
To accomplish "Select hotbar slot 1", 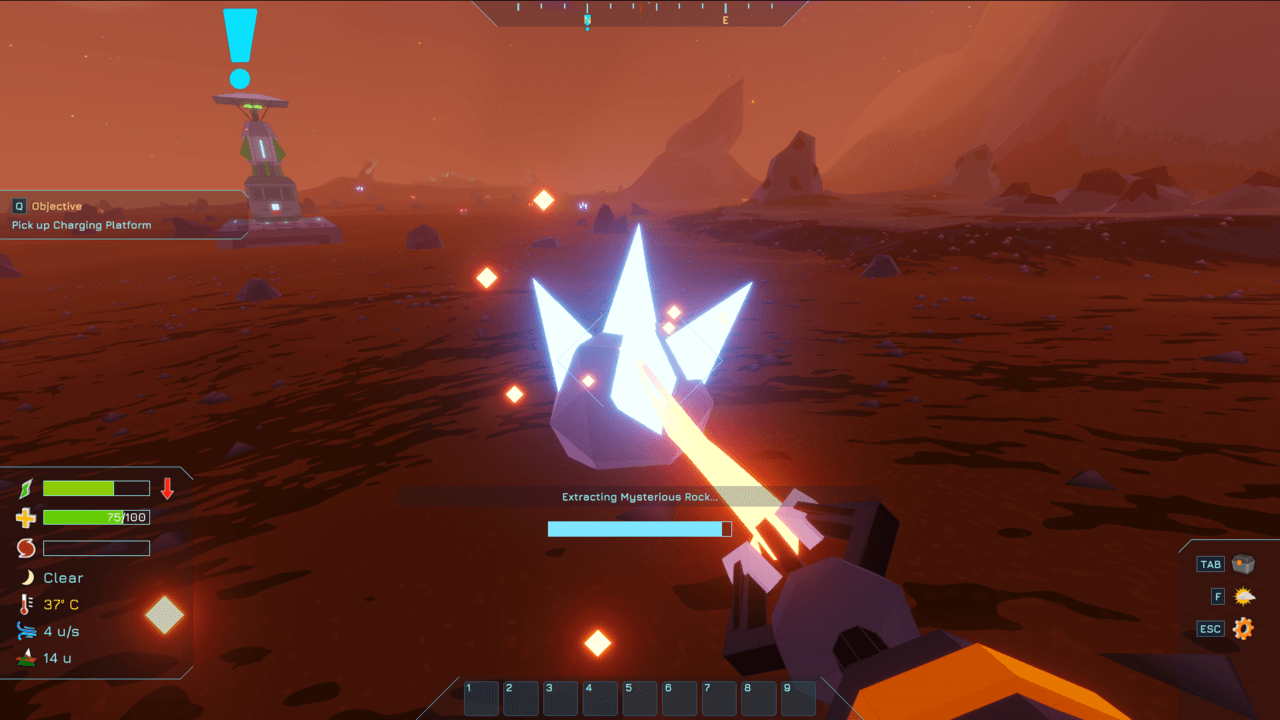I will point(481,698).
